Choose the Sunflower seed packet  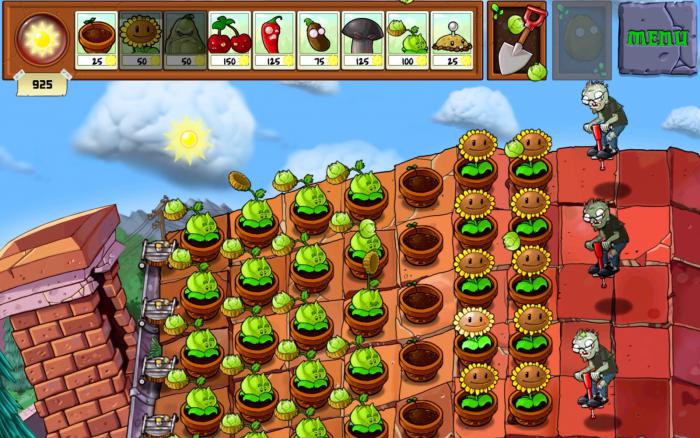point(140,40)
